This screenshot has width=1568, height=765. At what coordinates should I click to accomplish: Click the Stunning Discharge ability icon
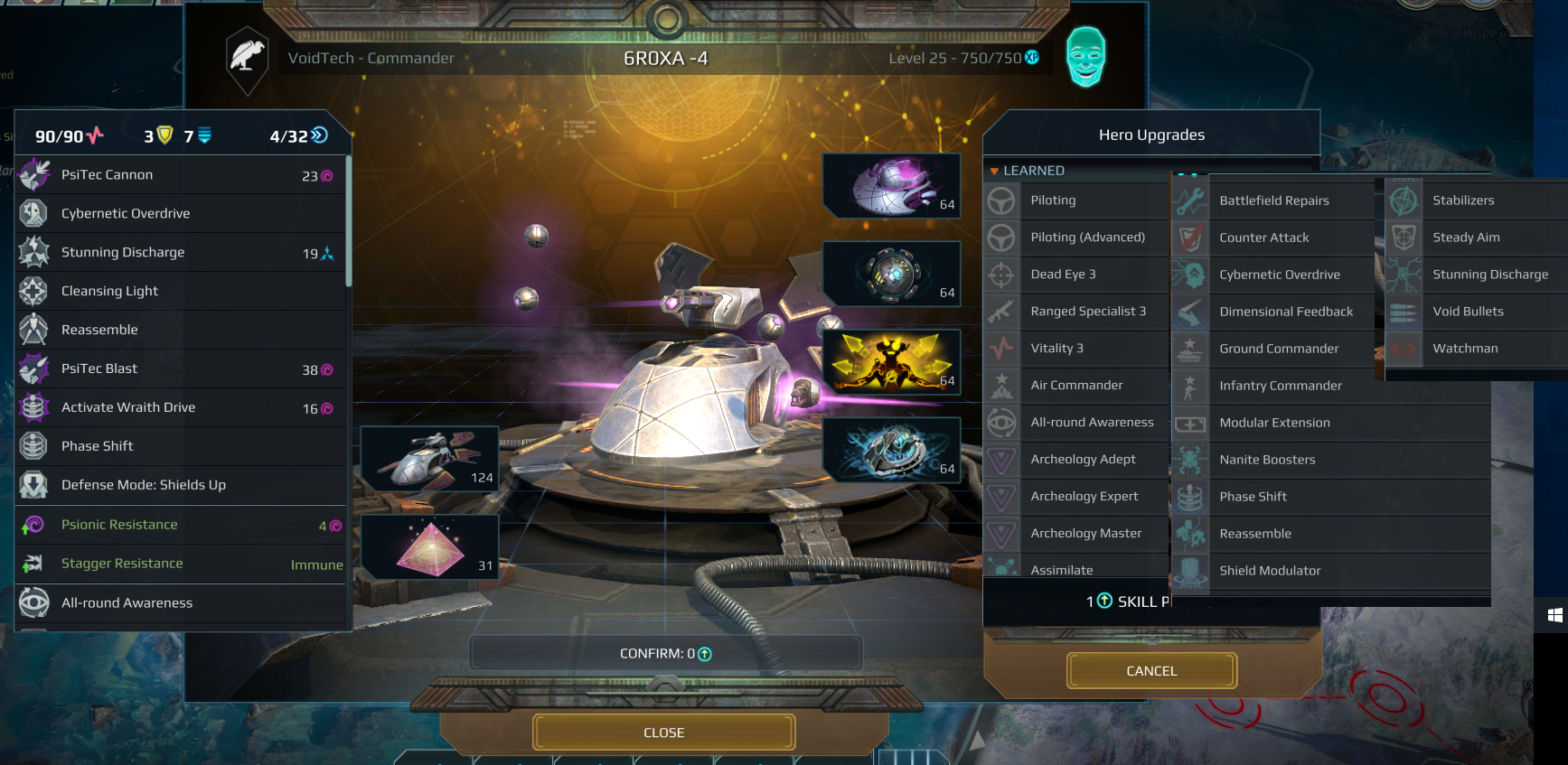coord(34,252)
